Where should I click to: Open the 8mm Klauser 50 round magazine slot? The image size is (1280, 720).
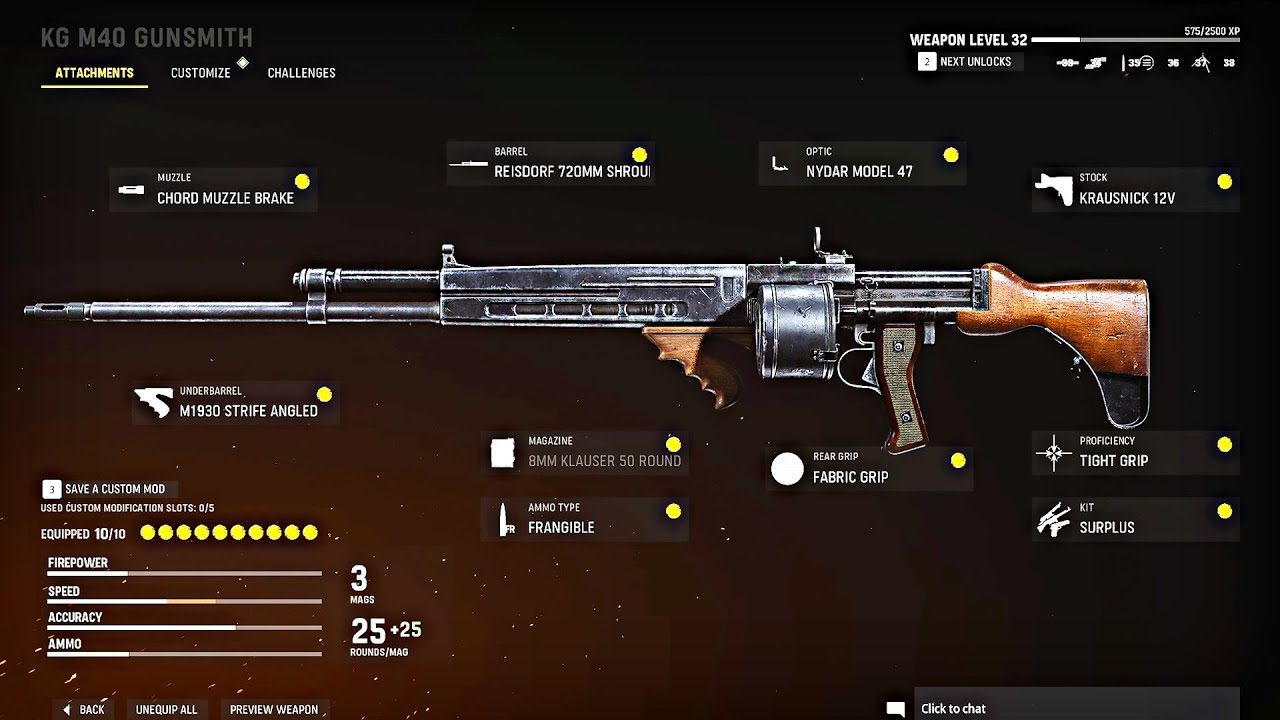coord(585,452)
